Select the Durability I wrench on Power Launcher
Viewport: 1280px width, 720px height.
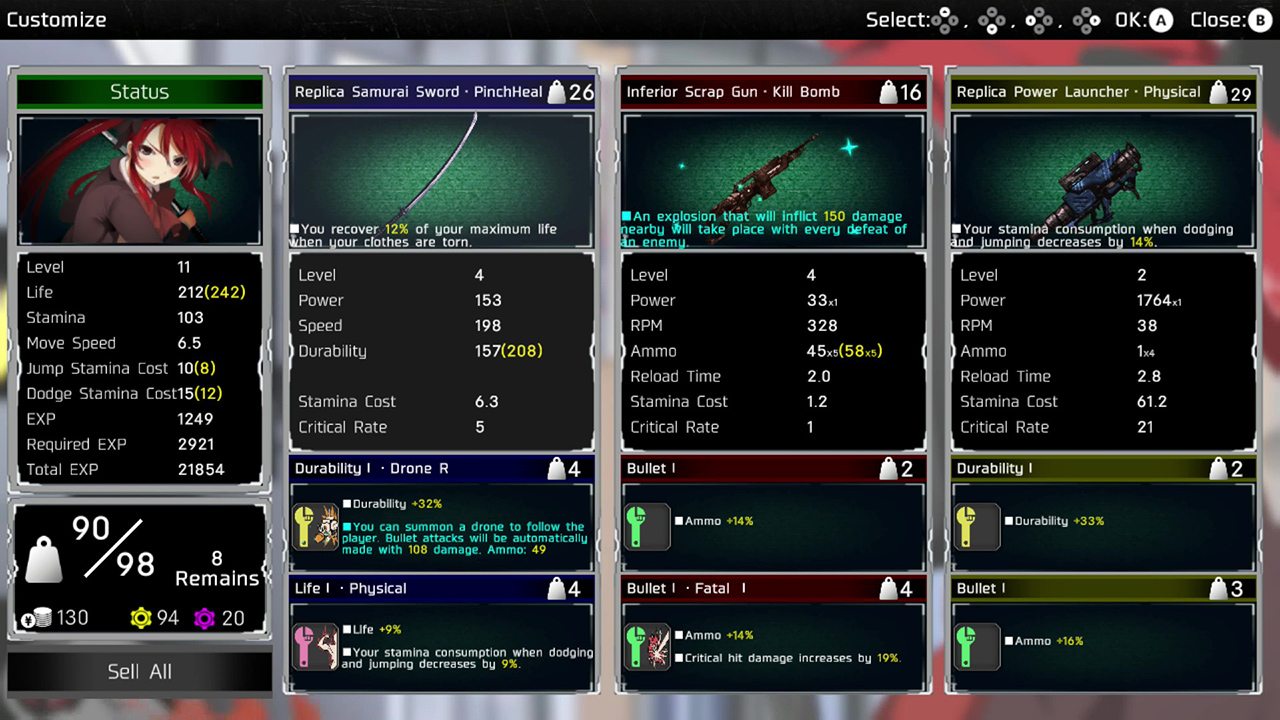click(977, 527)
